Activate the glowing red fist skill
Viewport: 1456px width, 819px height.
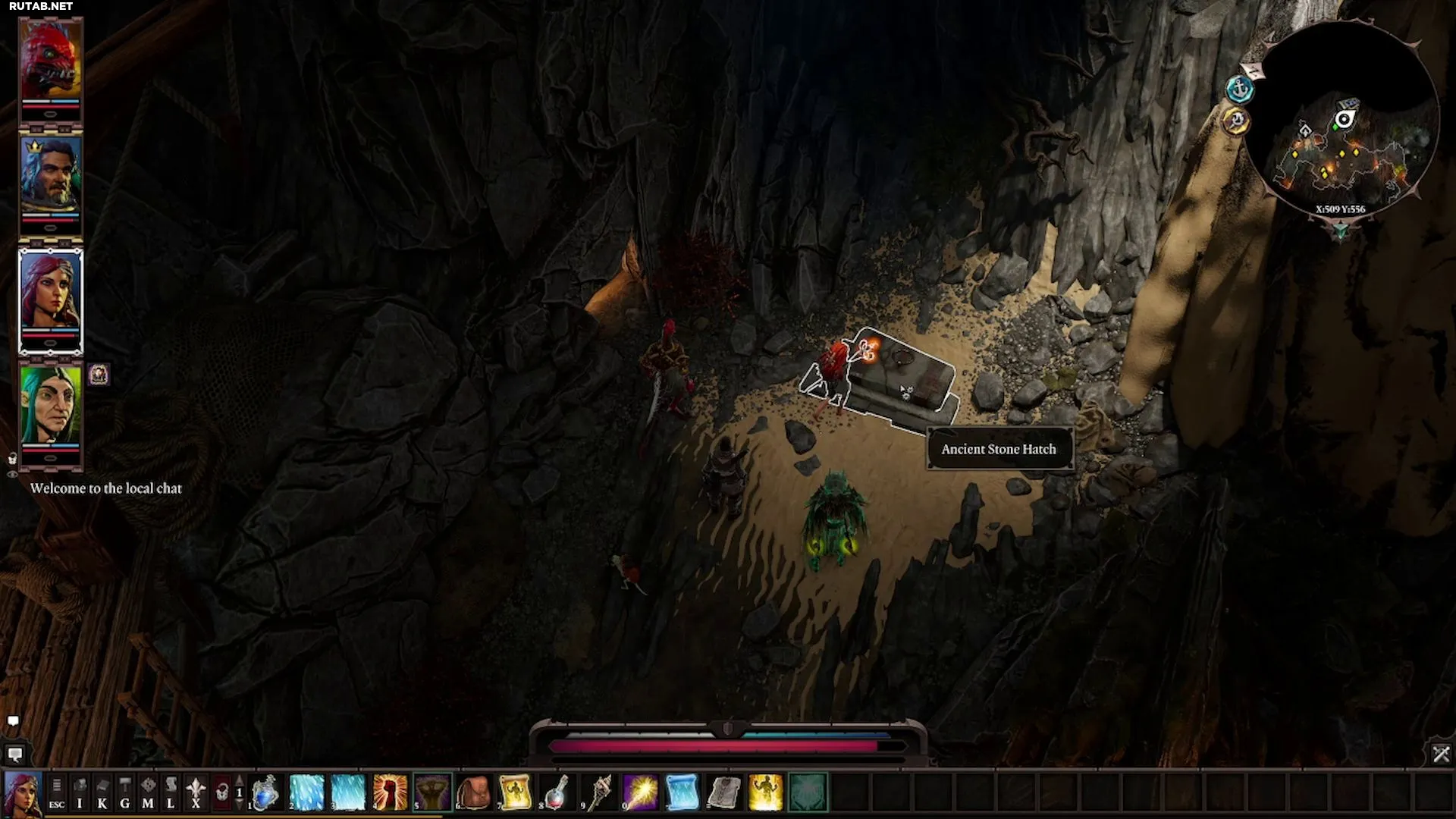(390, 792)
